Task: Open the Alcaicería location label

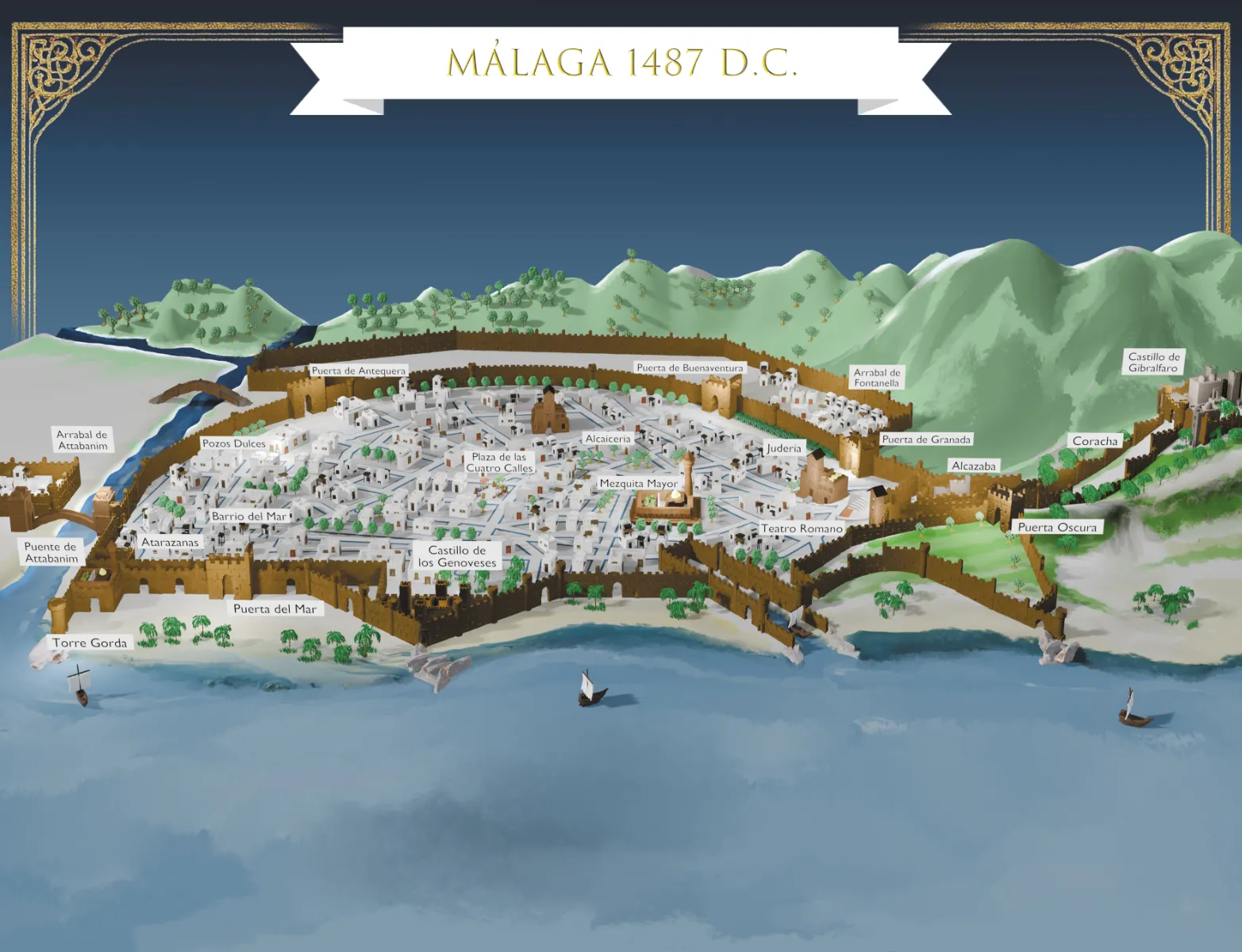Action: pos(608,439)
